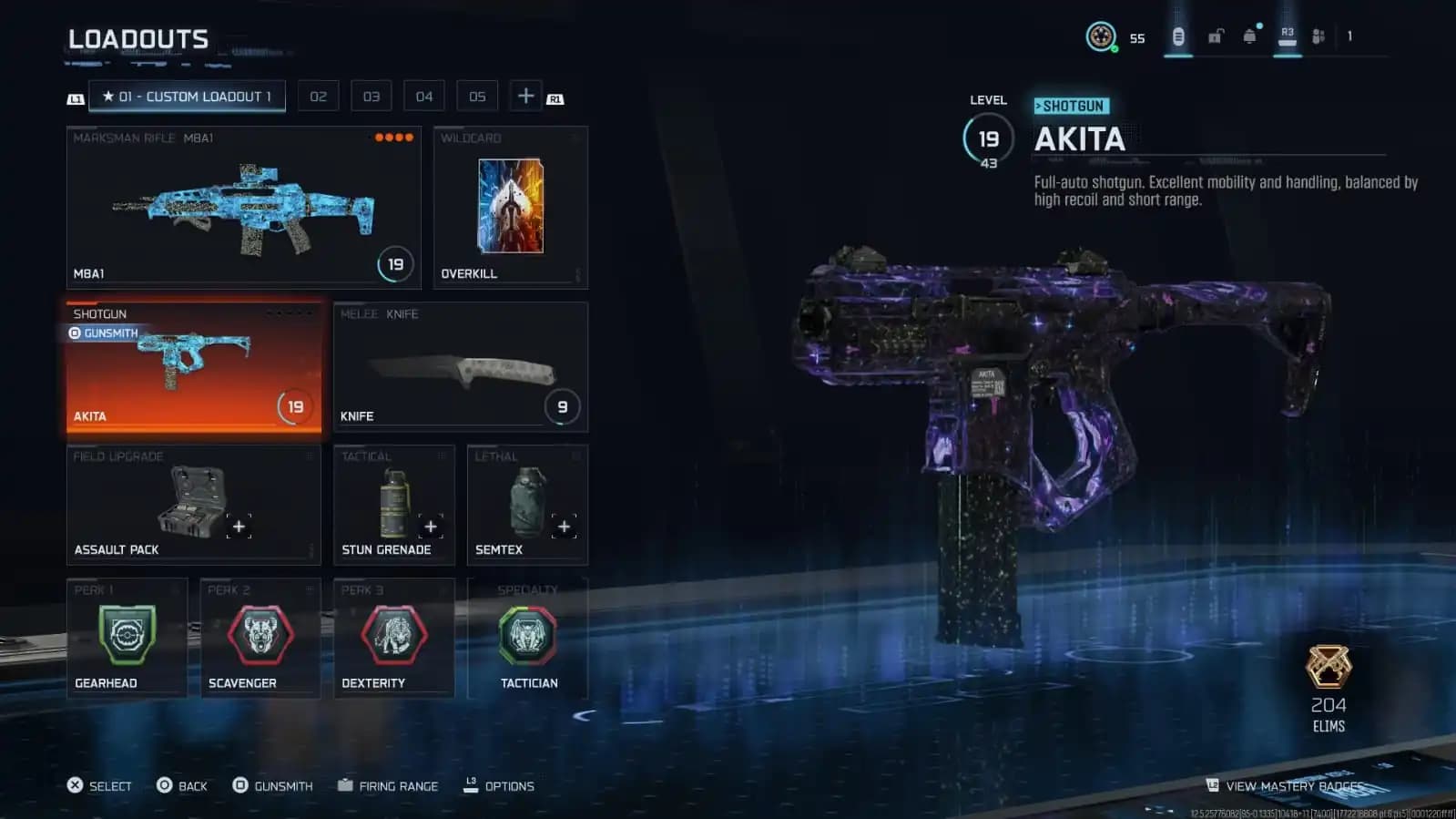Select the Overkill wildcard card

pyautogui.click(x=509, y=205)
